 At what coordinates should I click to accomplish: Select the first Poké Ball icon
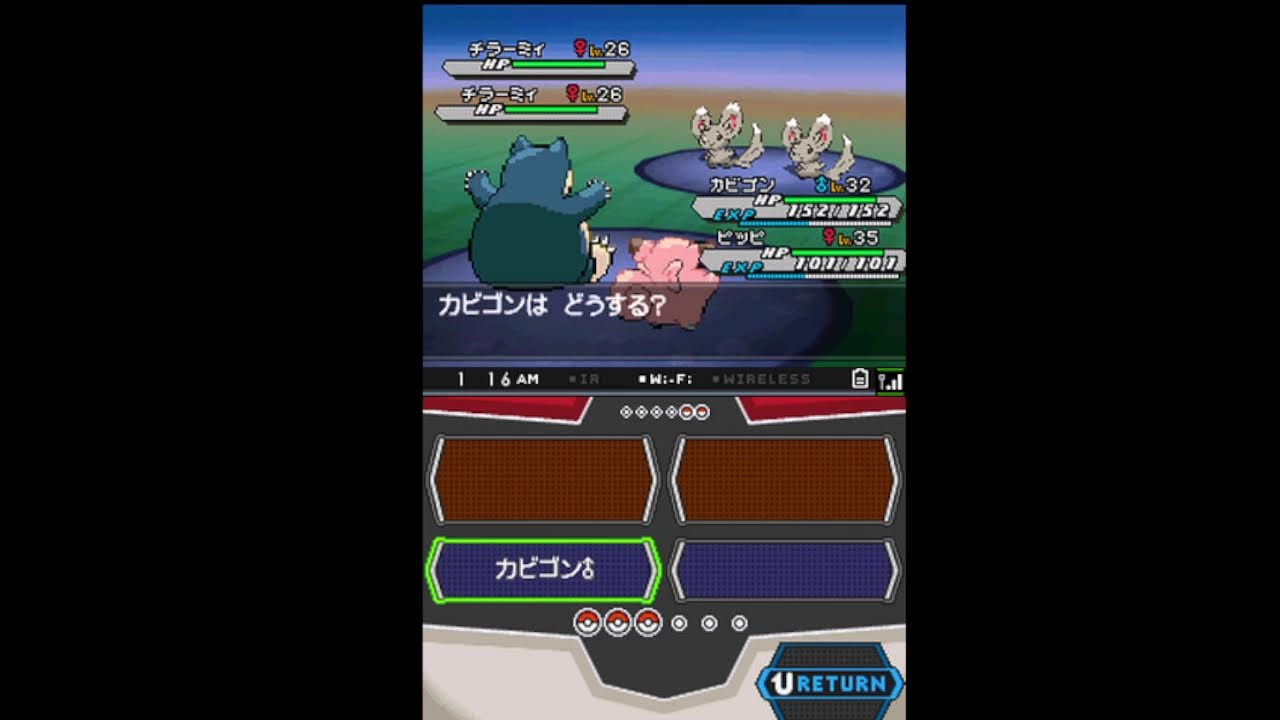[x=587, y=621]
